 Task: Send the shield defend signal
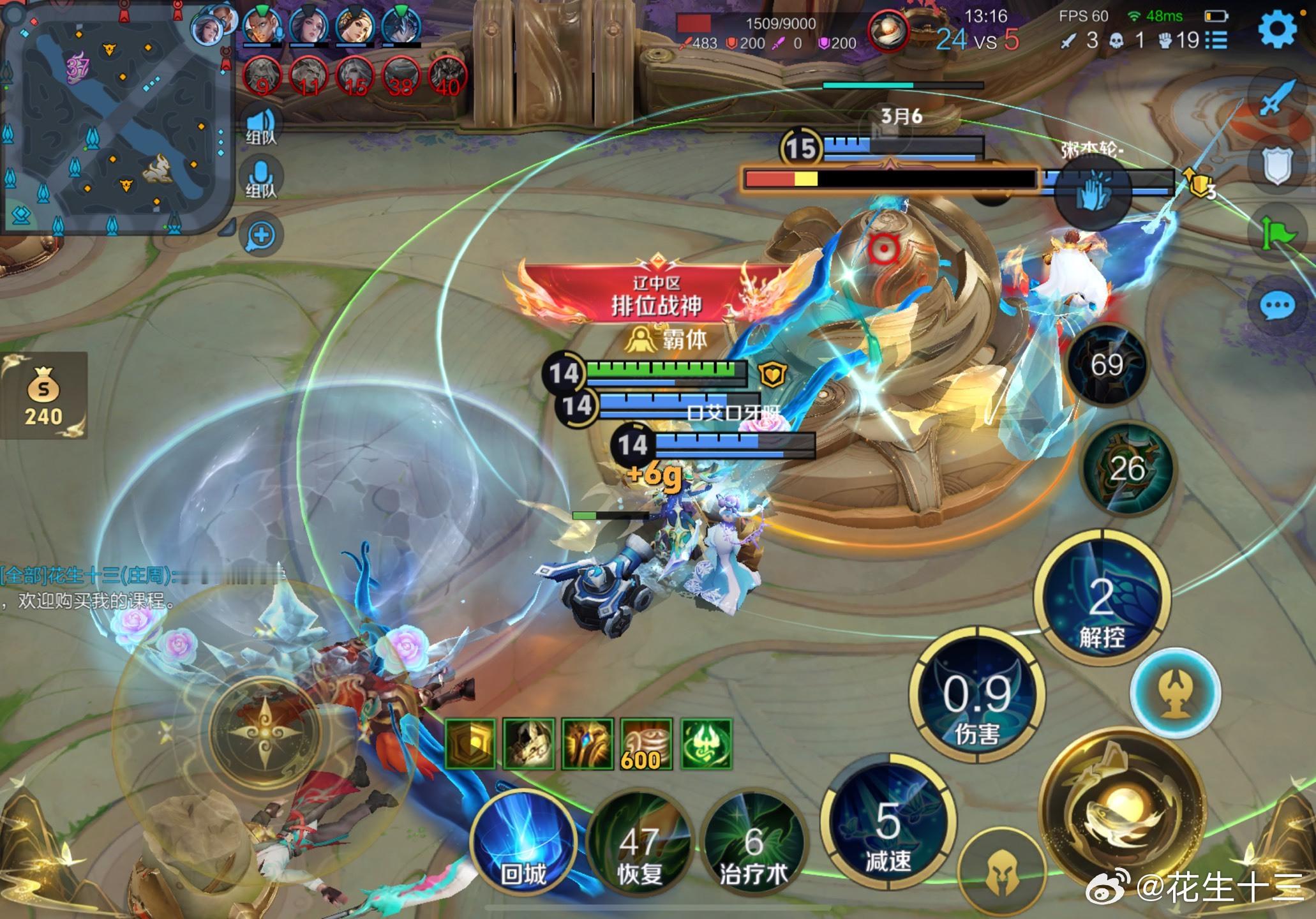click(x=1278, y=166)
